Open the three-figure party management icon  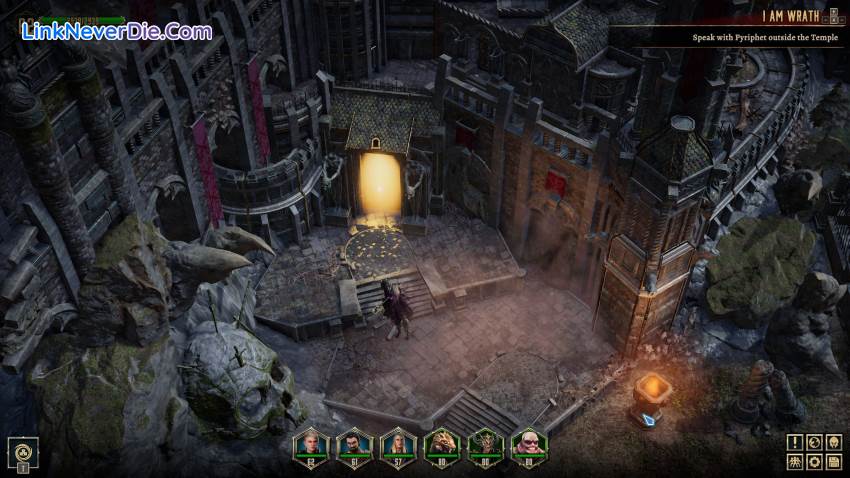794,461
